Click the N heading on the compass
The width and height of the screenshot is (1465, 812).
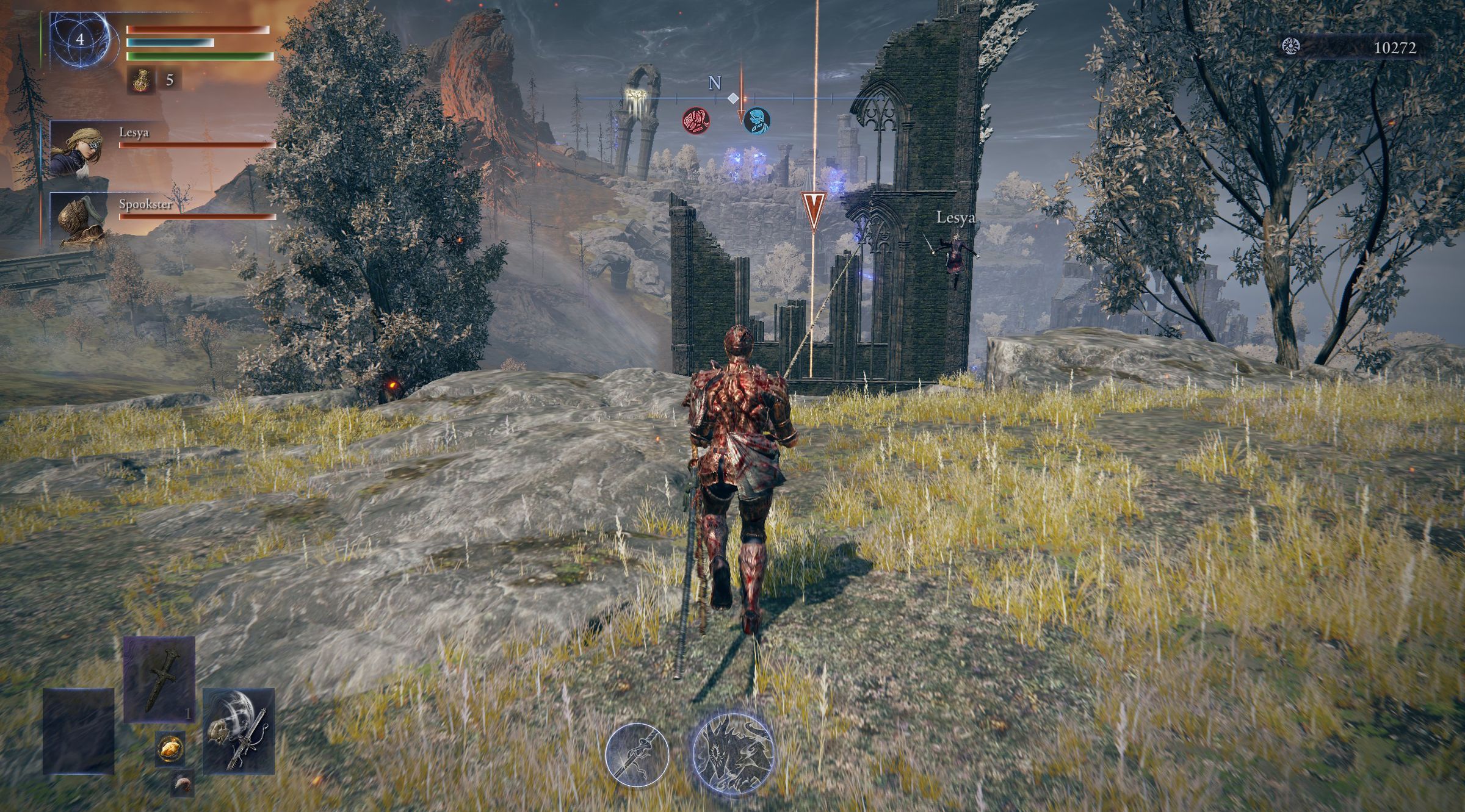pos(715,83)
